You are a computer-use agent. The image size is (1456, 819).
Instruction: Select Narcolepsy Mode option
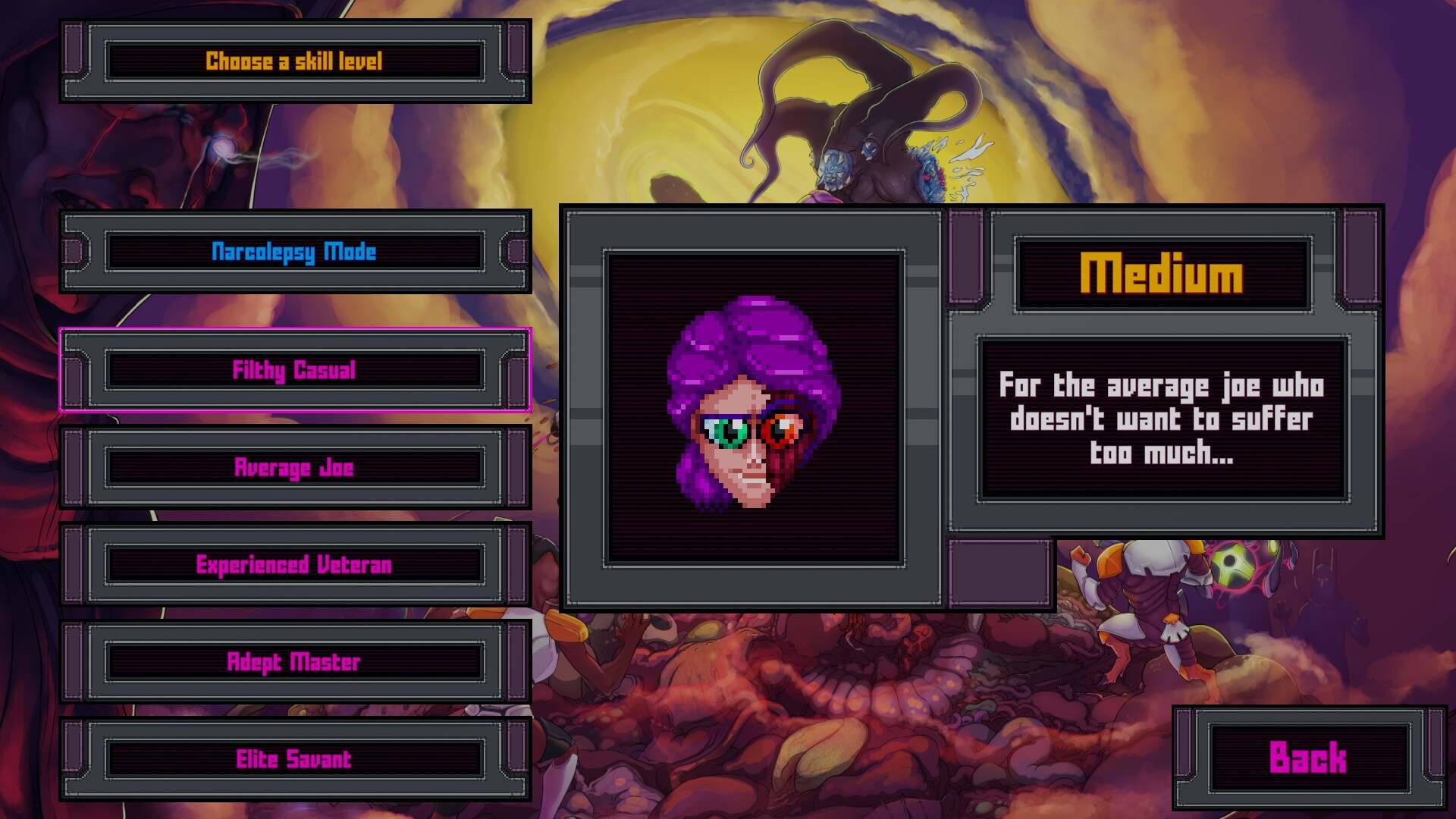click(294, 252)
